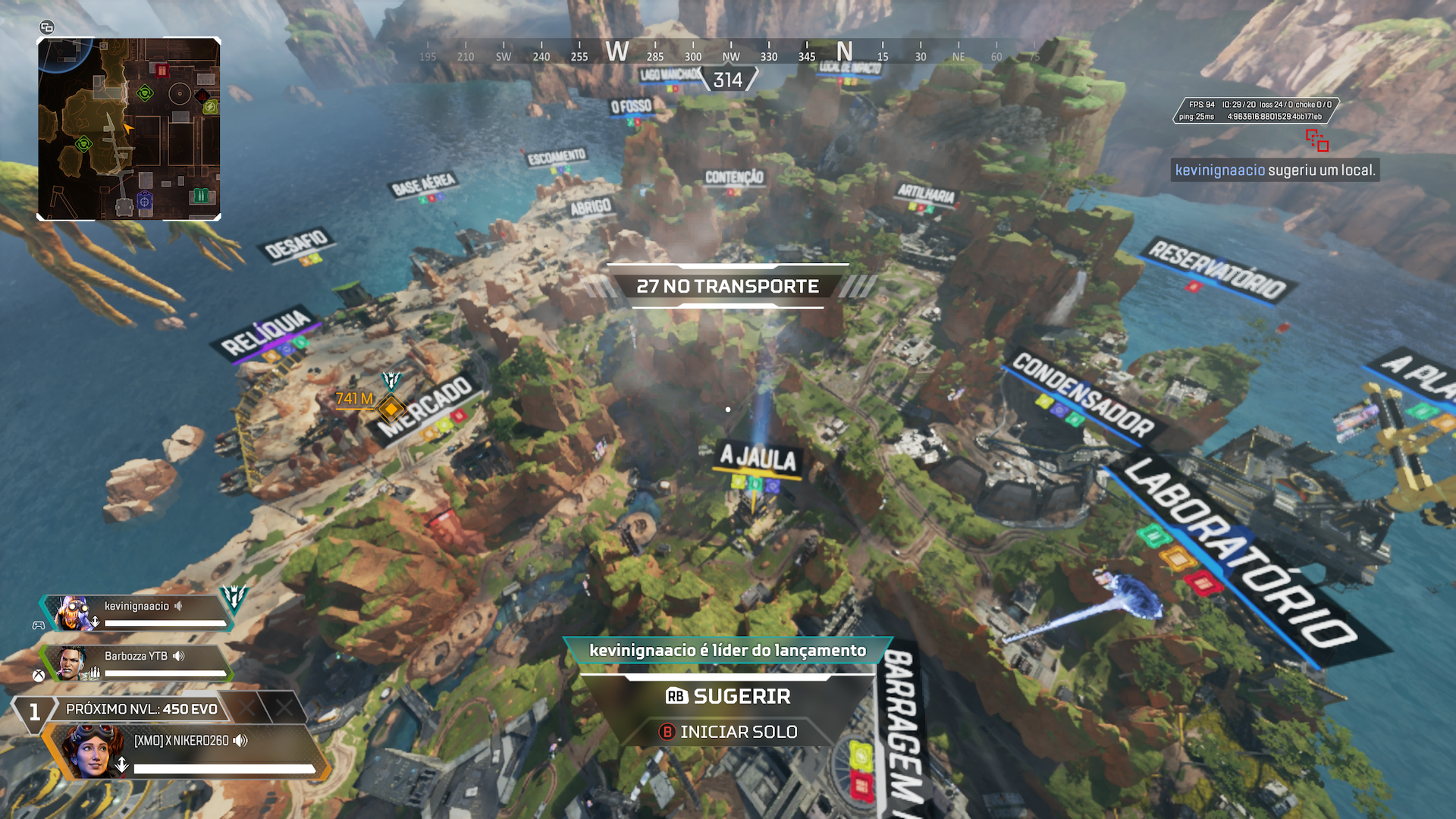The height and width of the screenshot is (819, 1456).
Task: Select kevinignaacio's squad member row
Action: click(x=136, y=613)
